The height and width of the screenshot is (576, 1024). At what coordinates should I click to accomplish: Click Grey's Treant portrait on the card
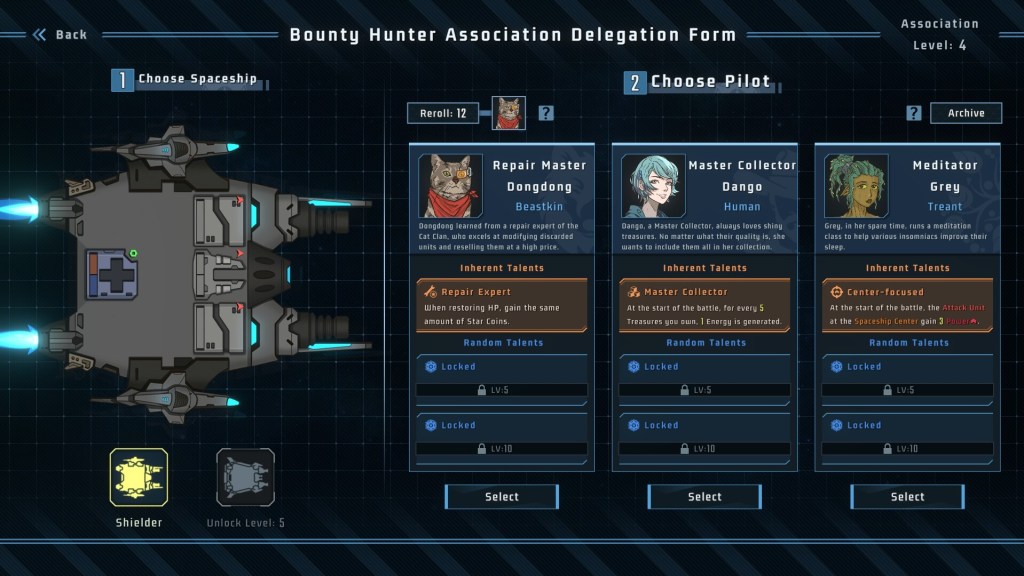tap(856, 185)
